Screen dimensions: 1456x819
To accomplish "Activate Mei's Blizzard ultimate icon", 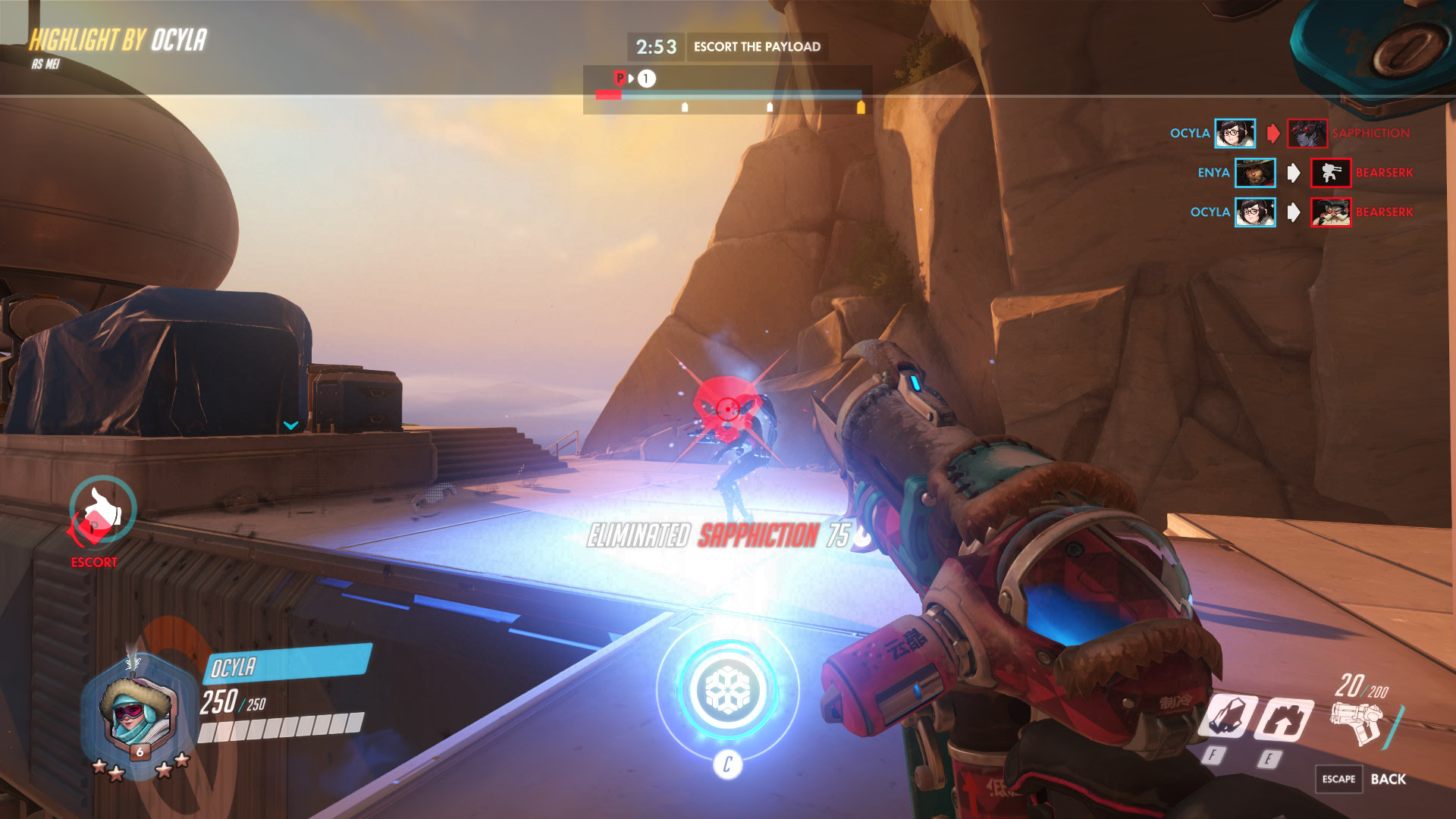I will tap(728, 689).
